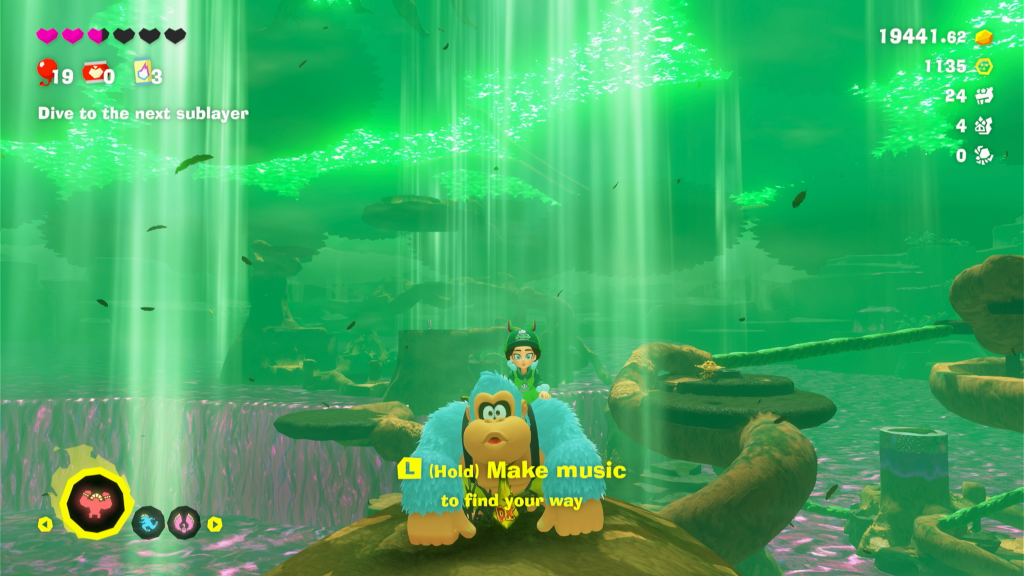Image resolution: width=1024 pixels, height=576 pixels.
Task: Click the yellow hexagon chip icon
Action: click(x=983, y=67)
